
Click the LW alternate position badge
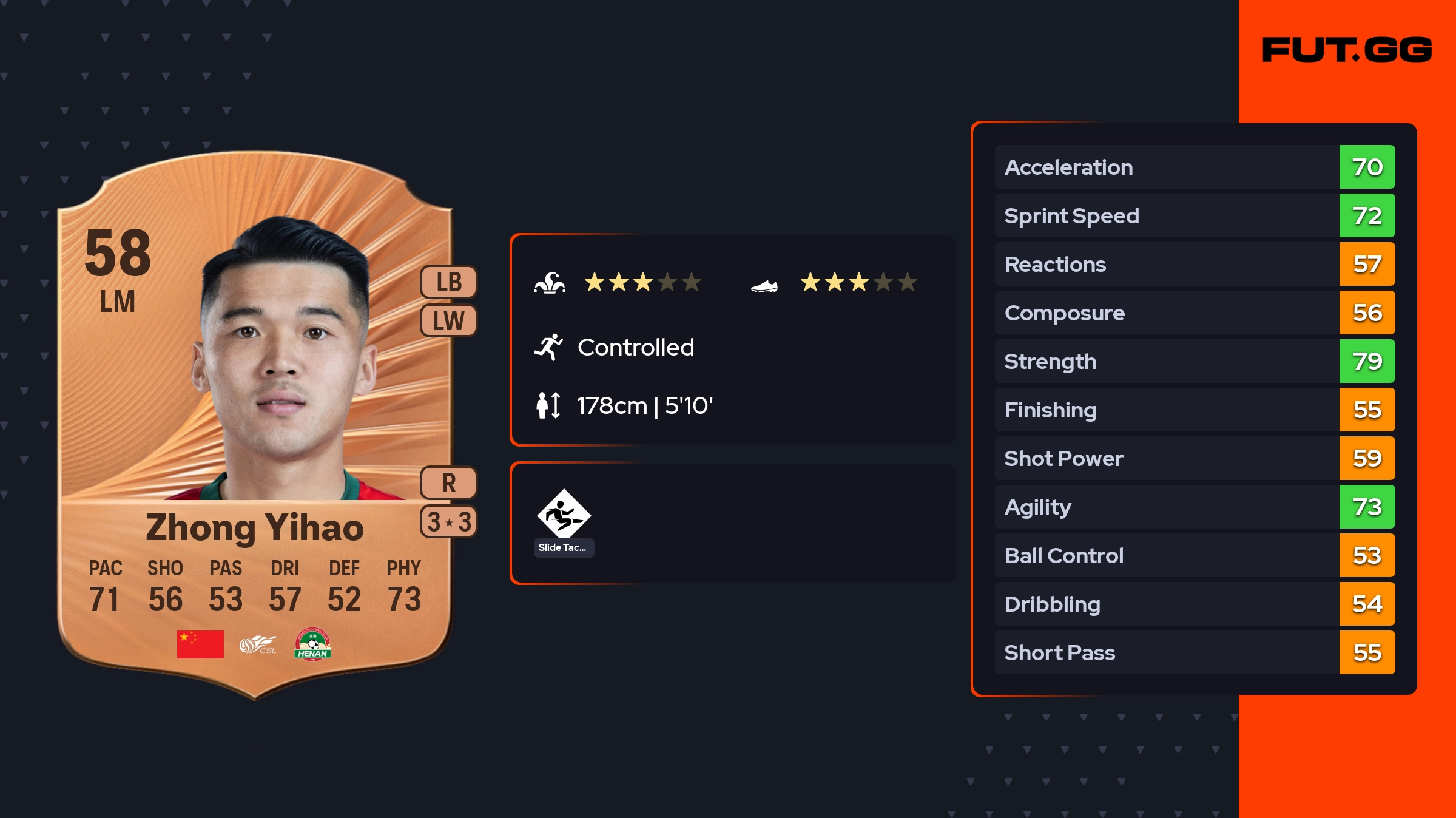[x=449, y=320]
